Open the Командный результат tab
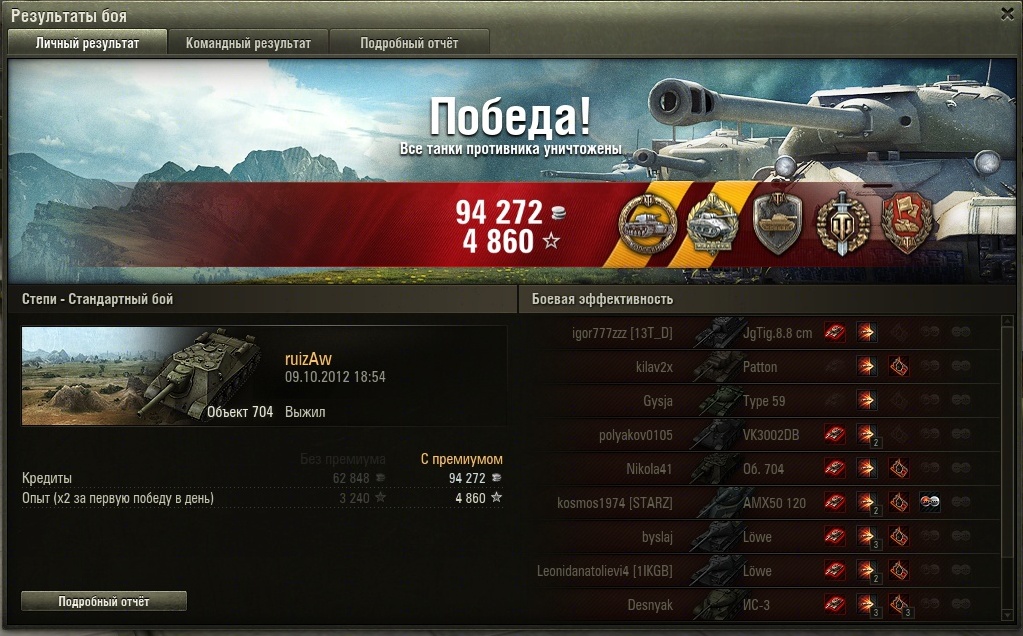This screenshot has height=636, width=1023. 248,43
